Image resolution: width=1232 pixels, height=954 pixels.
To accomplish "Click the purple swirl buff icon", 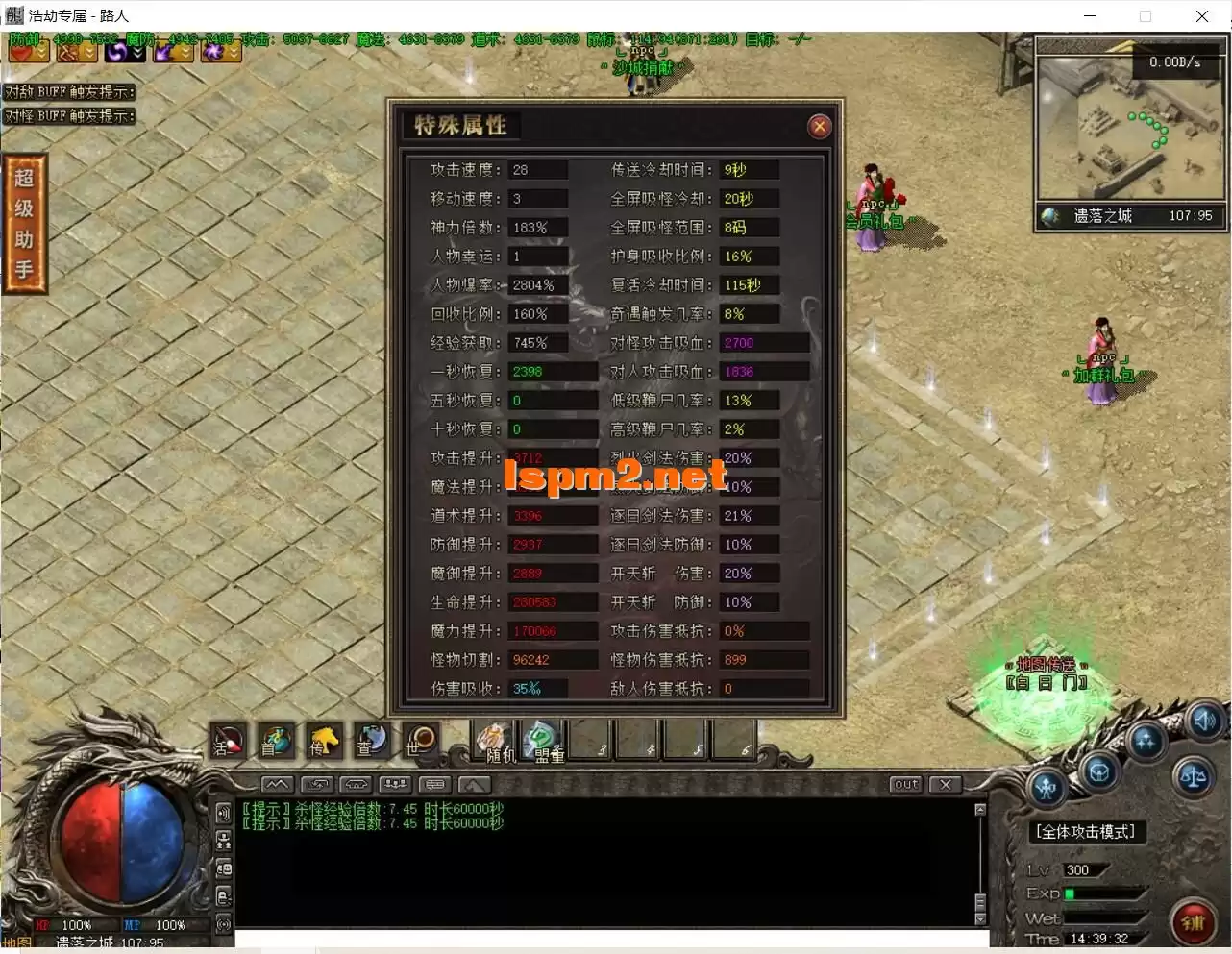I will pos(119,51).
